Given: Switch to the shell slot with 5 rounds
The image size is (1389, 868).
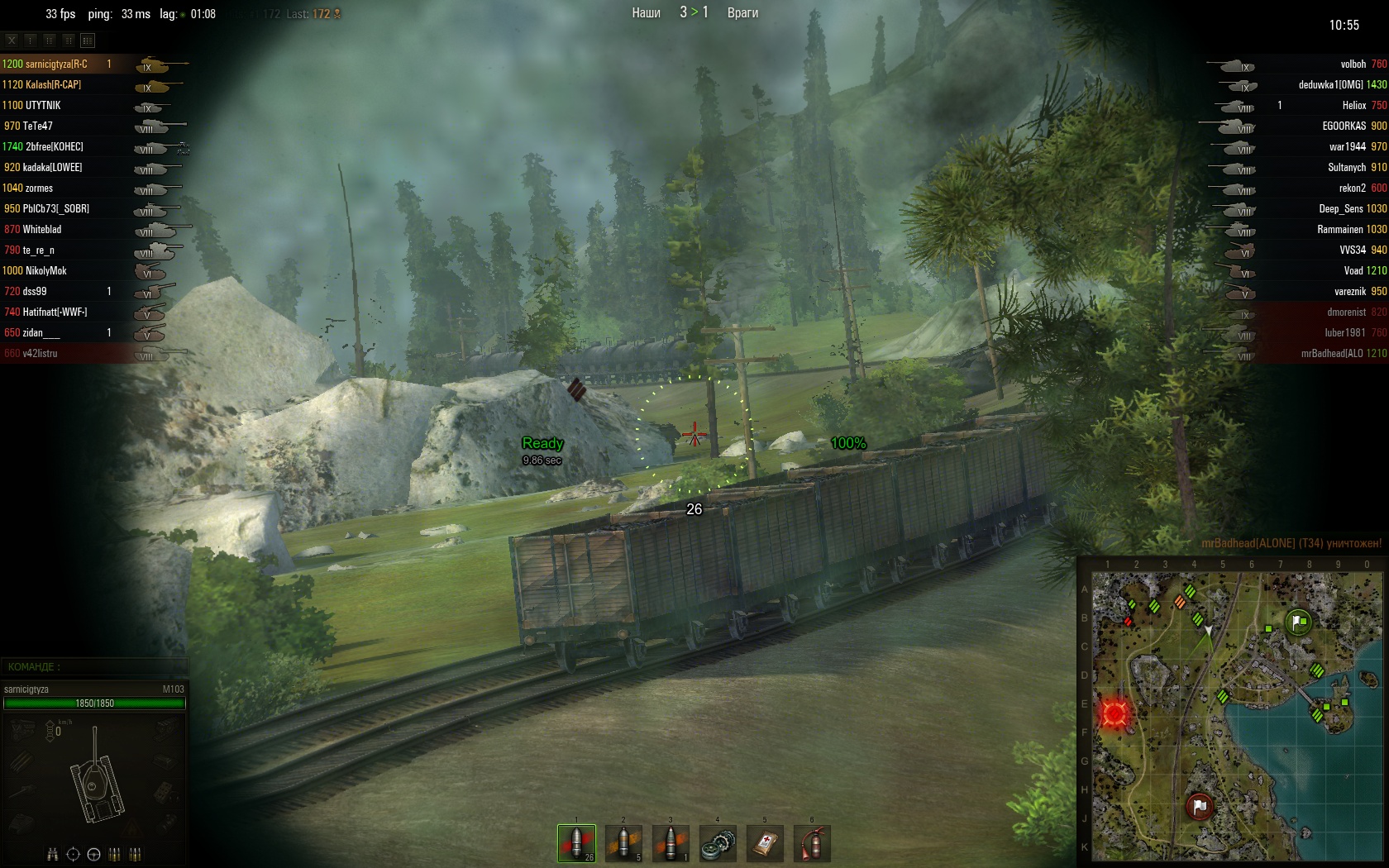Looking at the screenshot, I should point(623,843).
